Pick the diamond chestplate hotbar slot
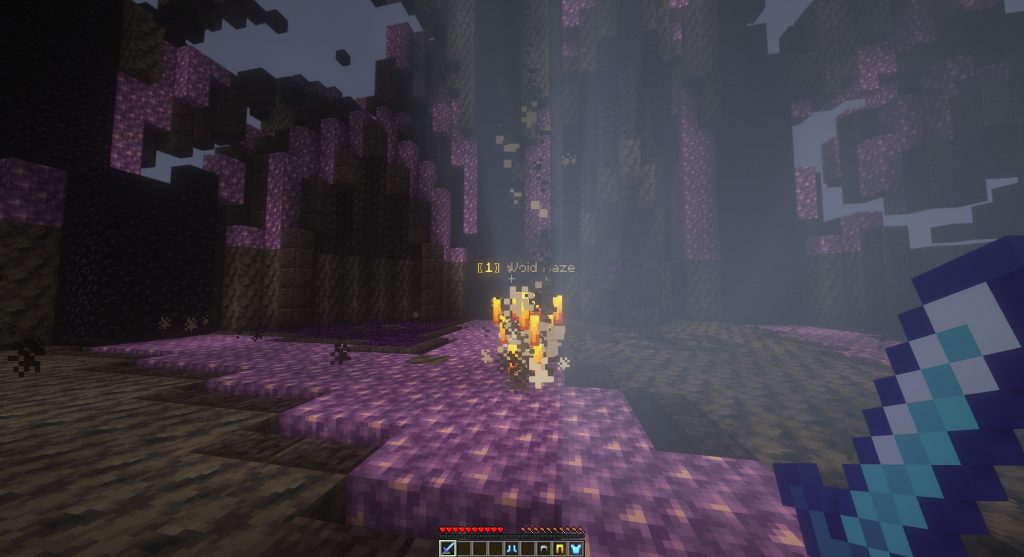The height and width of the screenshot is (557, 1024). 576,548
